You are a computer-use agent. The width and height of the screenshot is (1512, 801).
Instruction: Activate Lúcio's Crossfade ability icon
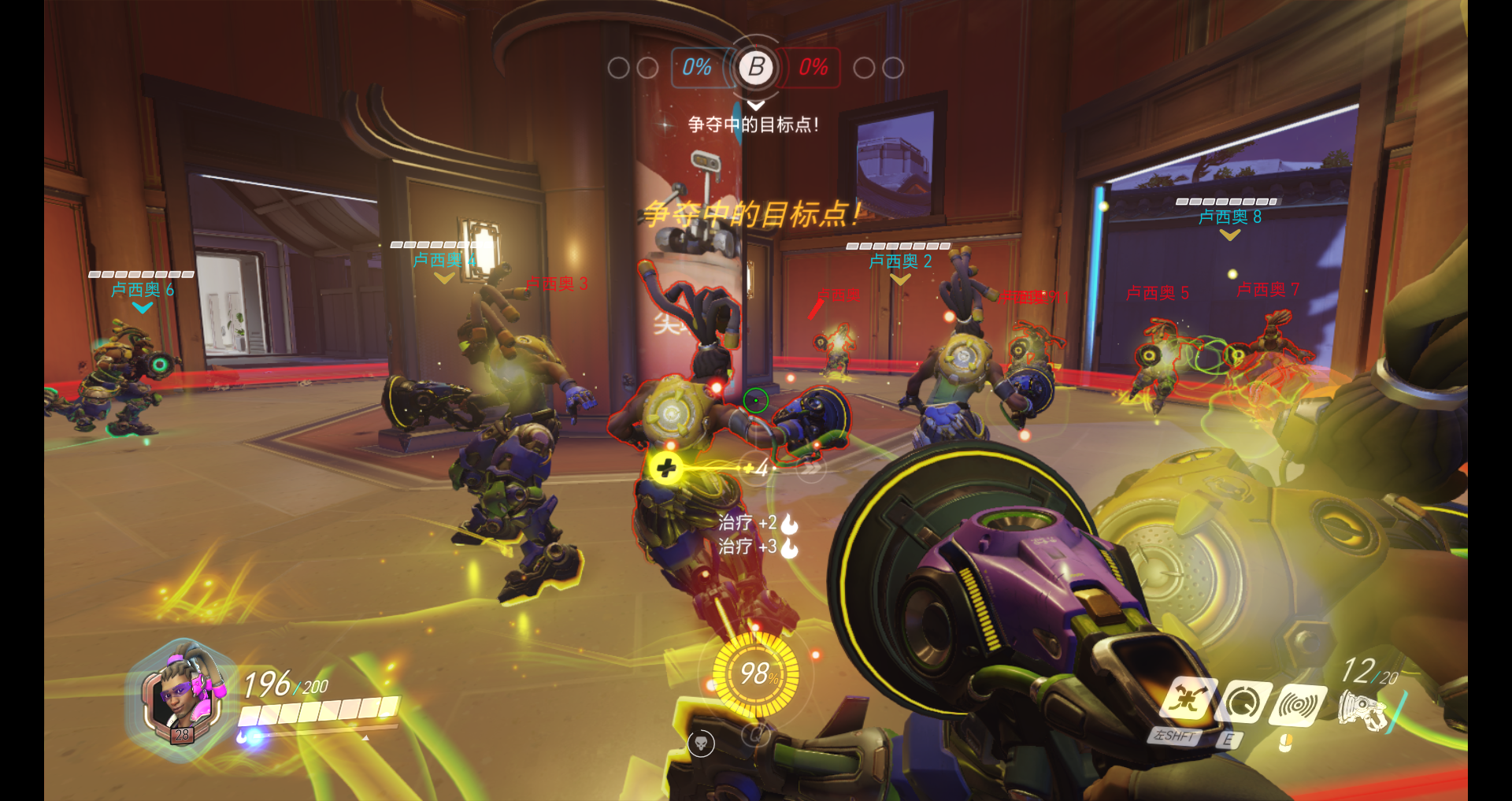pyautogui.click(x=1188, y=699)
